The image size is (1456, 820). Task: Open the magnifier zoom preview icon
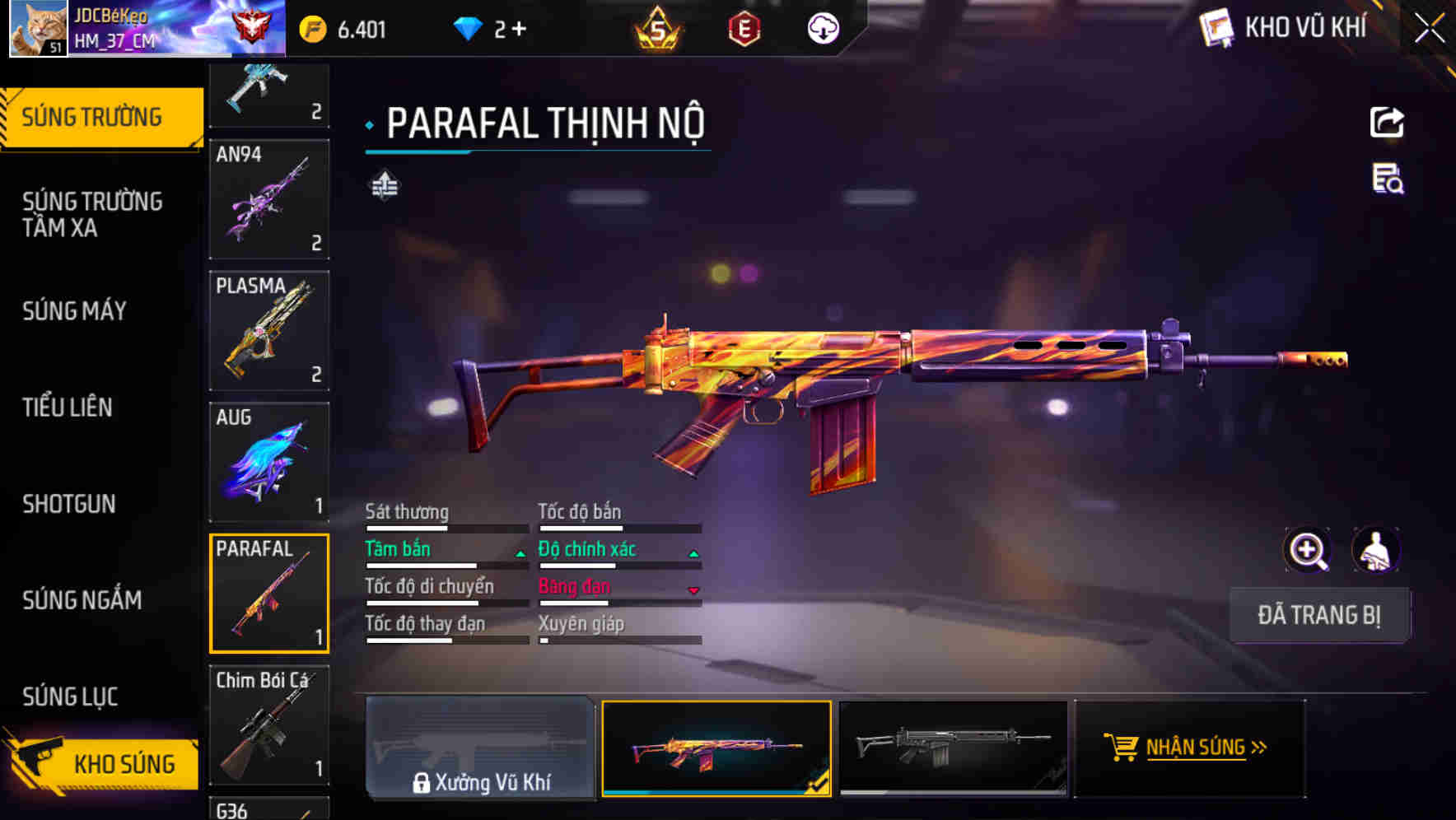click(1307, 549)
